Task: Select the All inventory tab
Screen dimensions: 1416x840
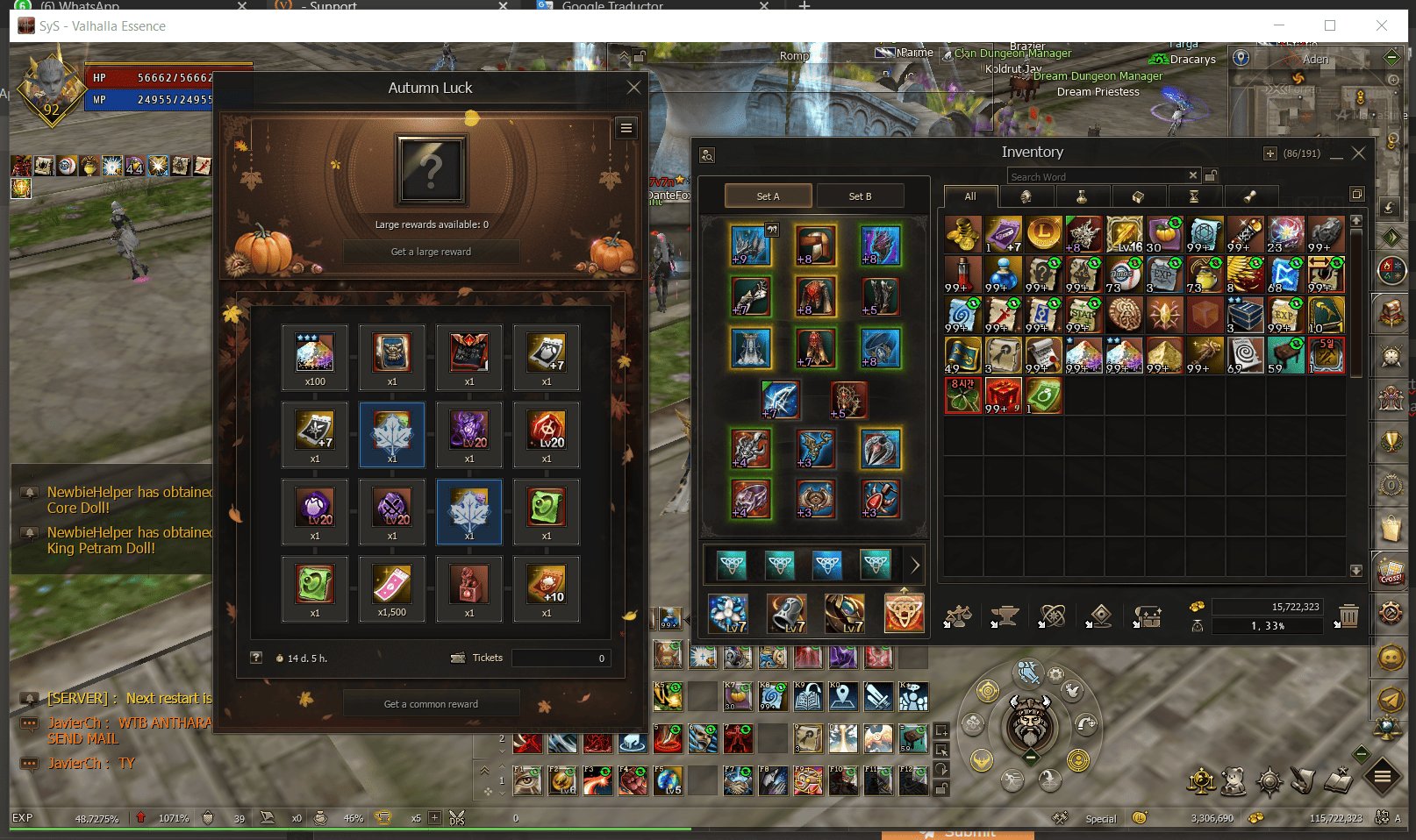Action: coord(970,196)
